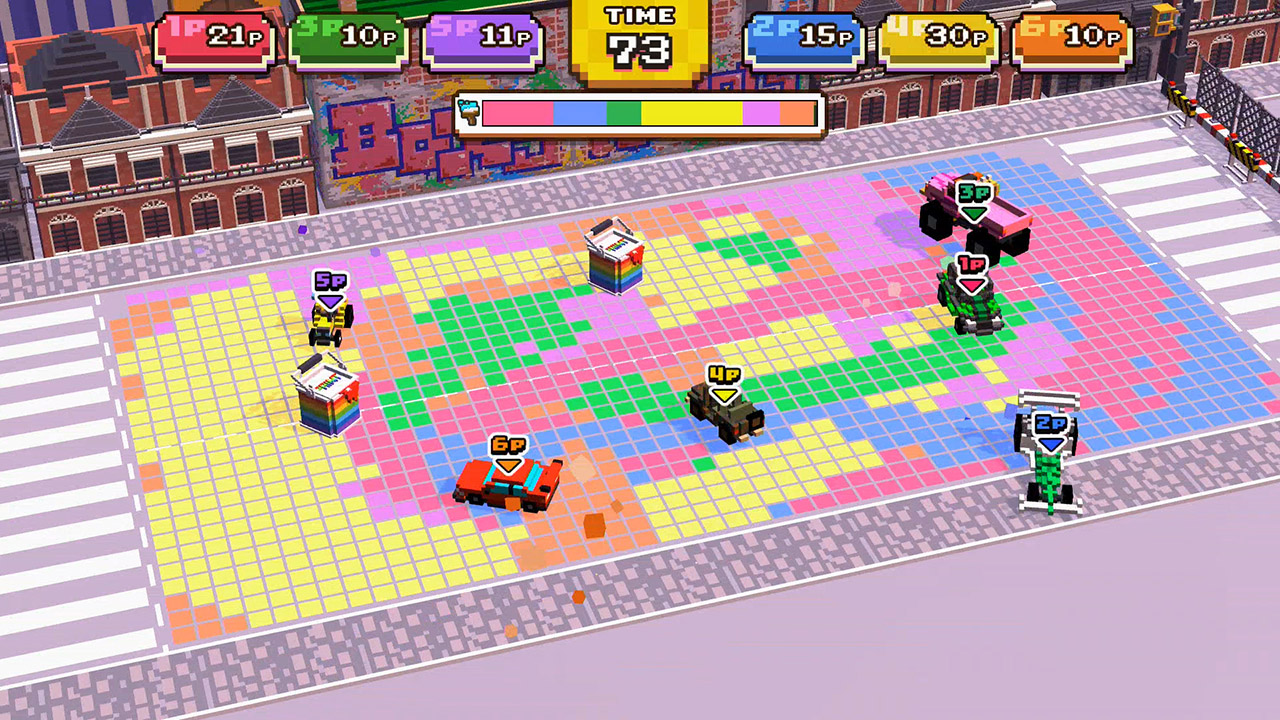Select the 6P orange score badge

[1072, 33]
